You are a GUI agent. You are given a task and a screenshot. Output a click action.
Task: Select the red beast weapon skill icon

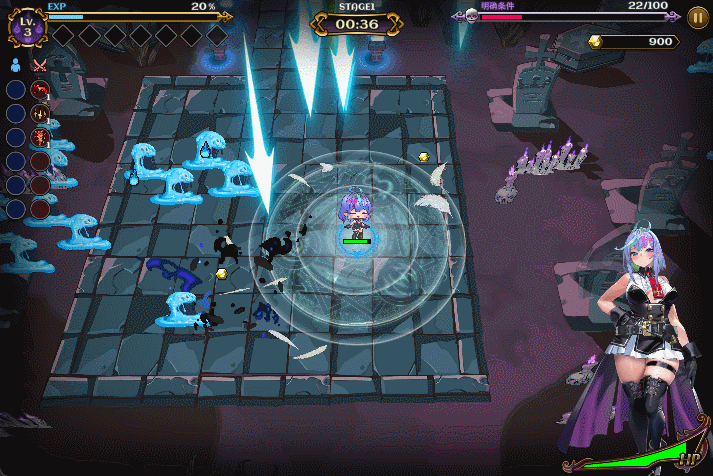pos(40,90)
